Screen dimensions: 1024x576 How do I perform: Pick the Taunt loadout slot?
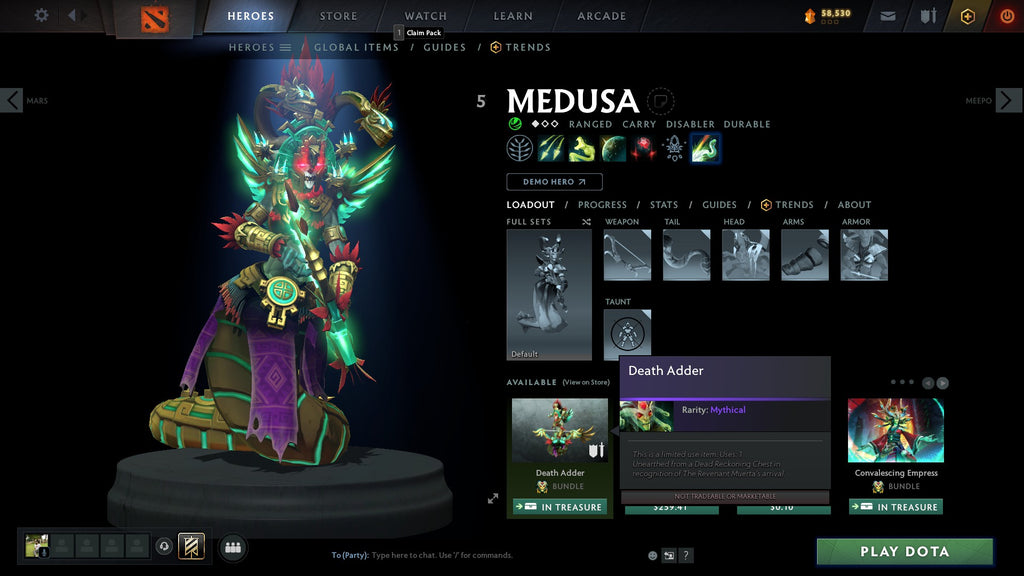click(x=627, y=334)
